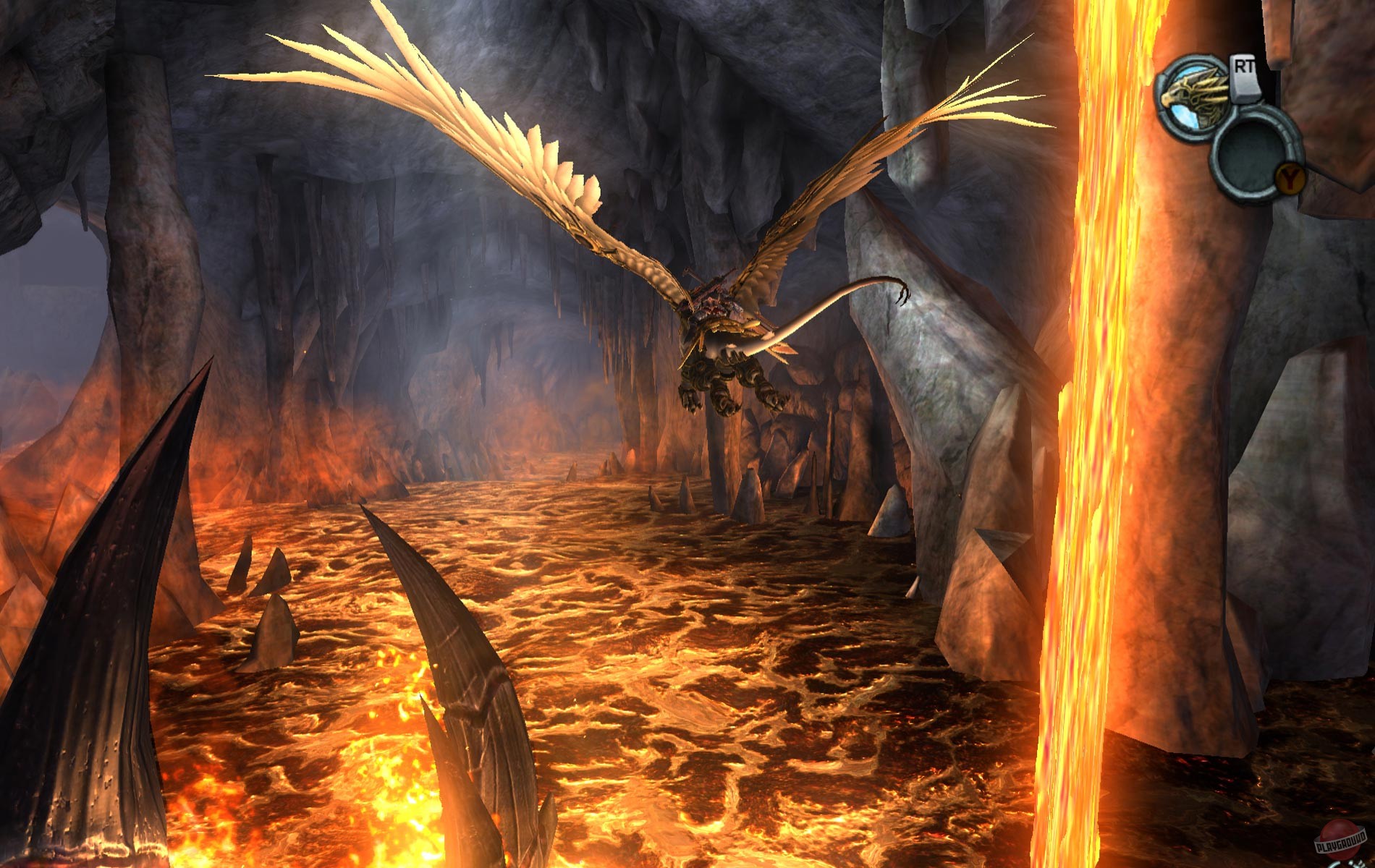This screenshot has height=868, width=1375.
Task: Select the flying griffin creature
Action: (x=716, y=333)
